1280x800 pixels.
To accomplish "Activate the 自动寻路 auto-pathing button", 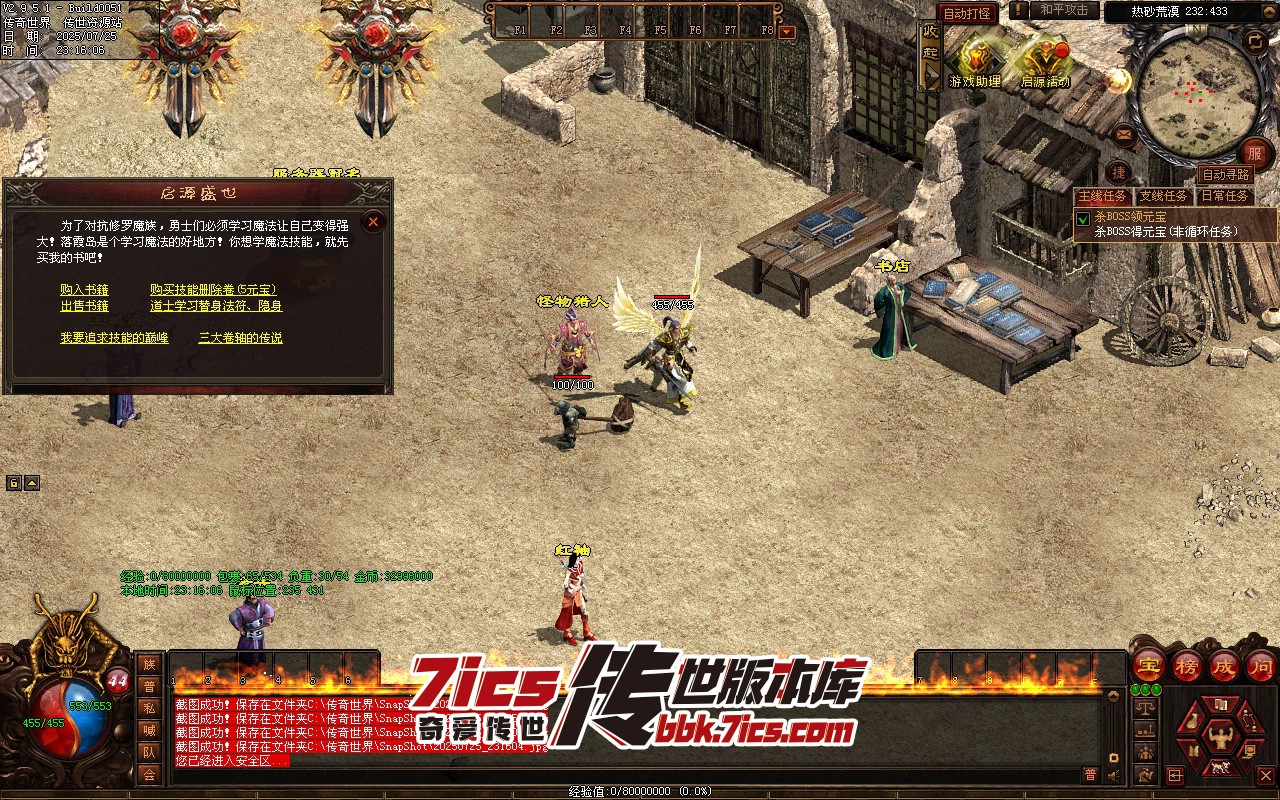I will (1225, 175).
